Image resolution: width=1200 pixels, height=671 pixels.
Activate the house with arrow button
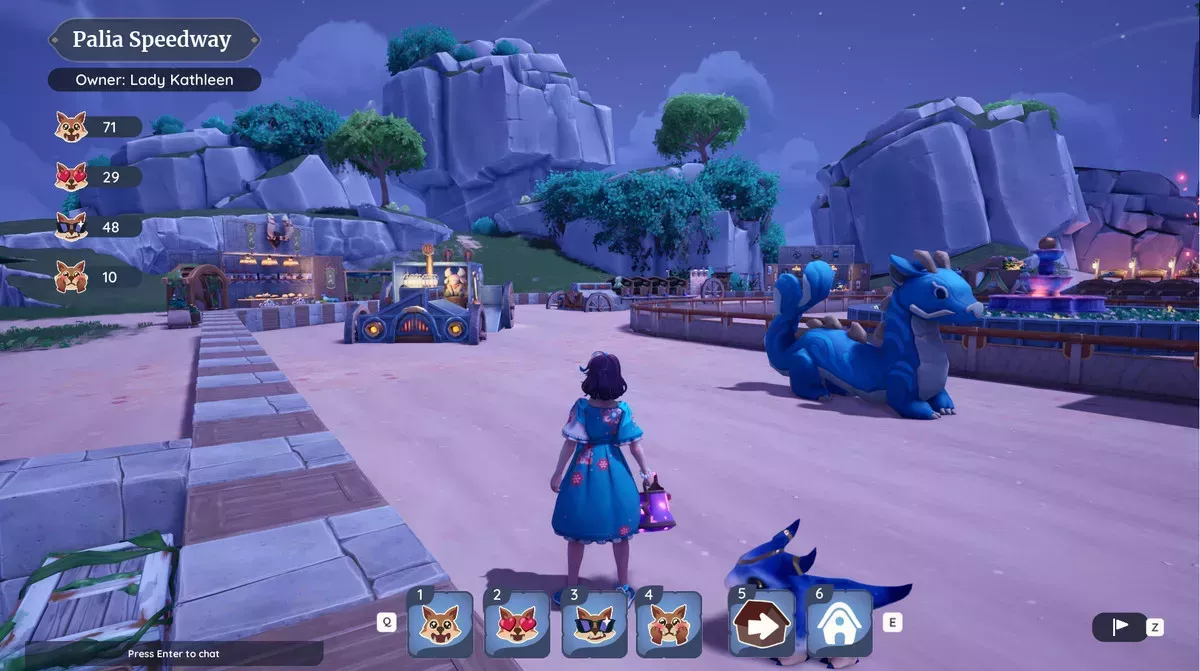[x=762, y=624]
